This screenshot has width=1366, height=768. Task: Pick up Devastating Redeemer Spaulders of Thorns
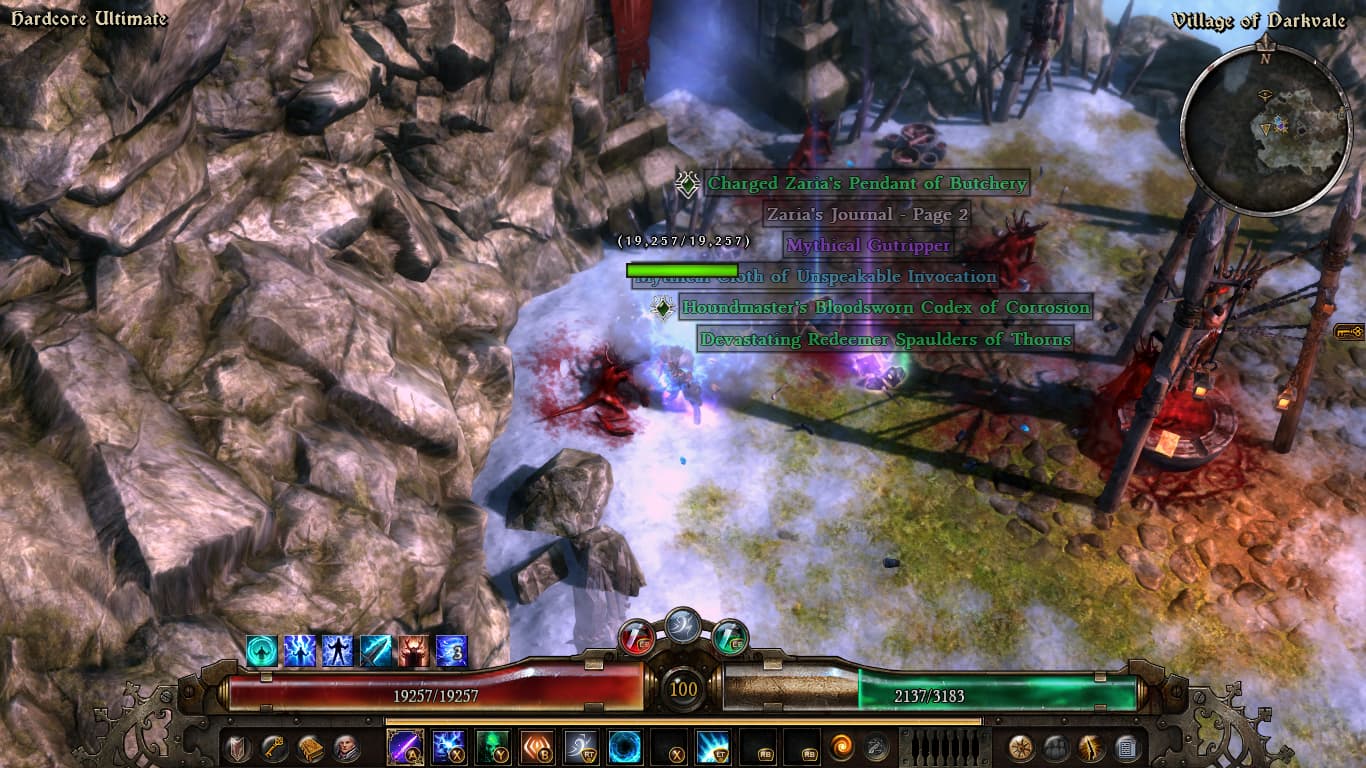click(x=885, y=340)
